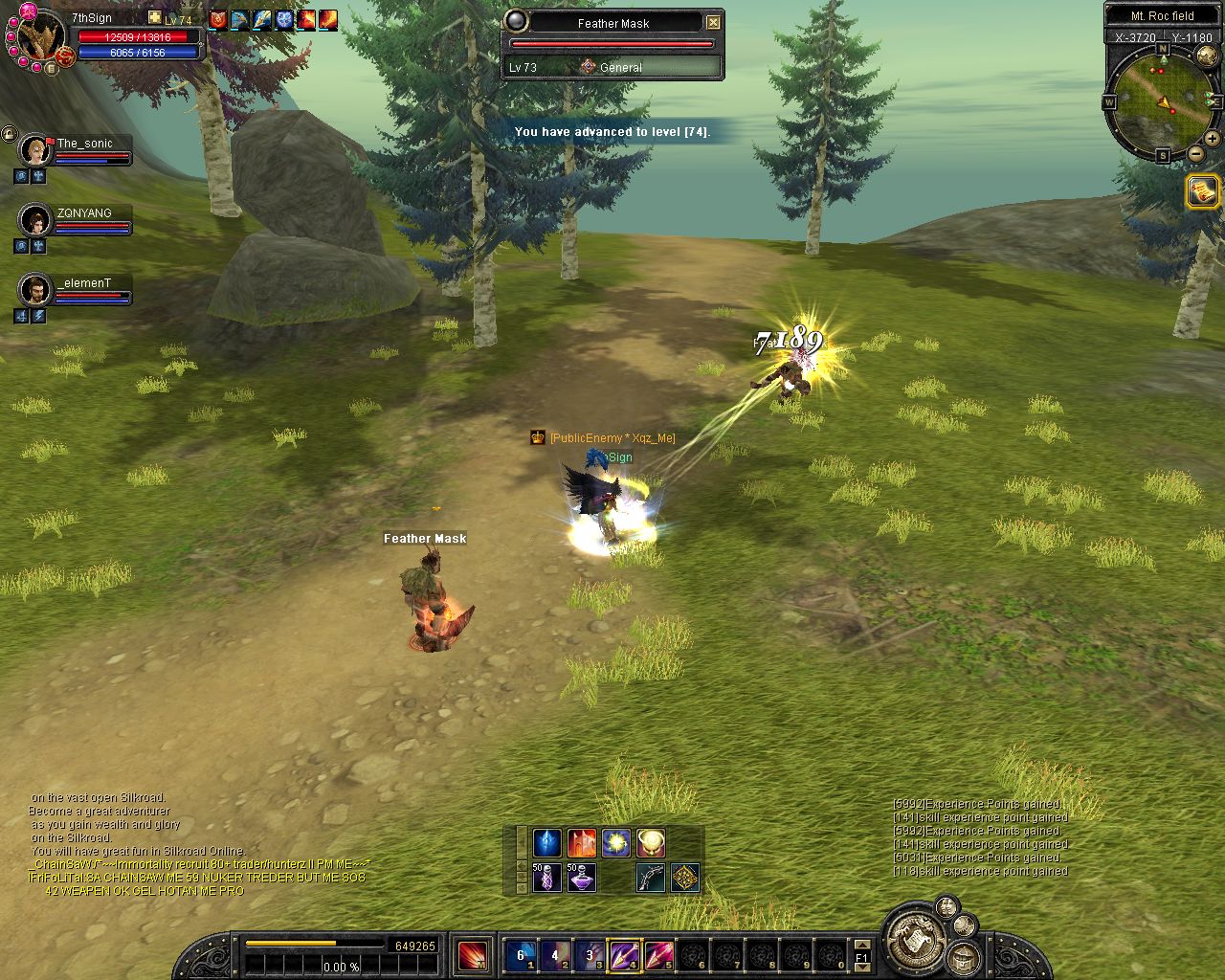Use the red slash attack icon
Screen dimensions: 1225x980
[472, 955]
